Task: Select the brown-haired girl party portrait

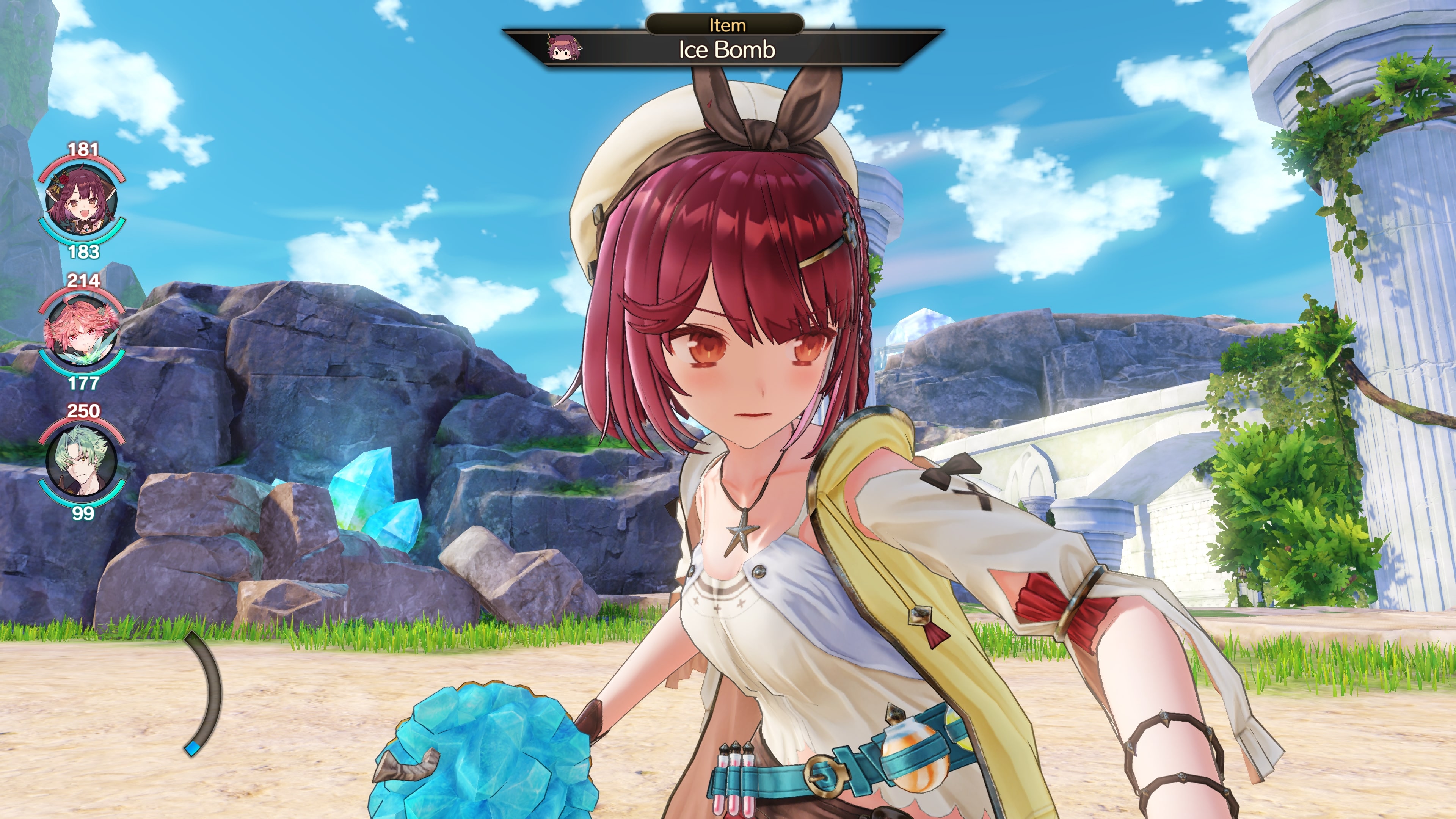Action: [x=82, y=201]
